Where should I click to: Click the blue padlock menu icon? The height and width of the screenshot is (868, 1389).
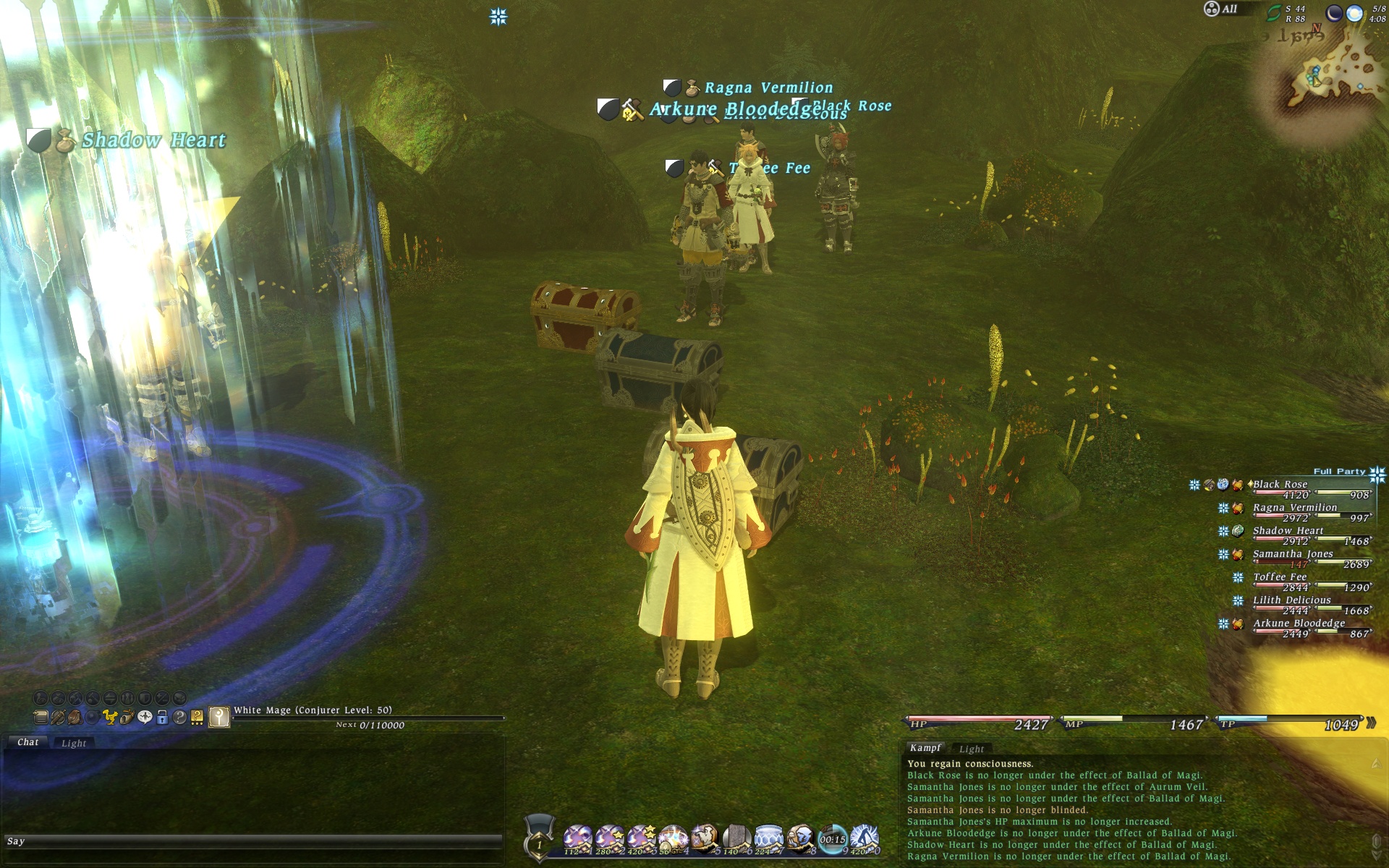point(162,718)
